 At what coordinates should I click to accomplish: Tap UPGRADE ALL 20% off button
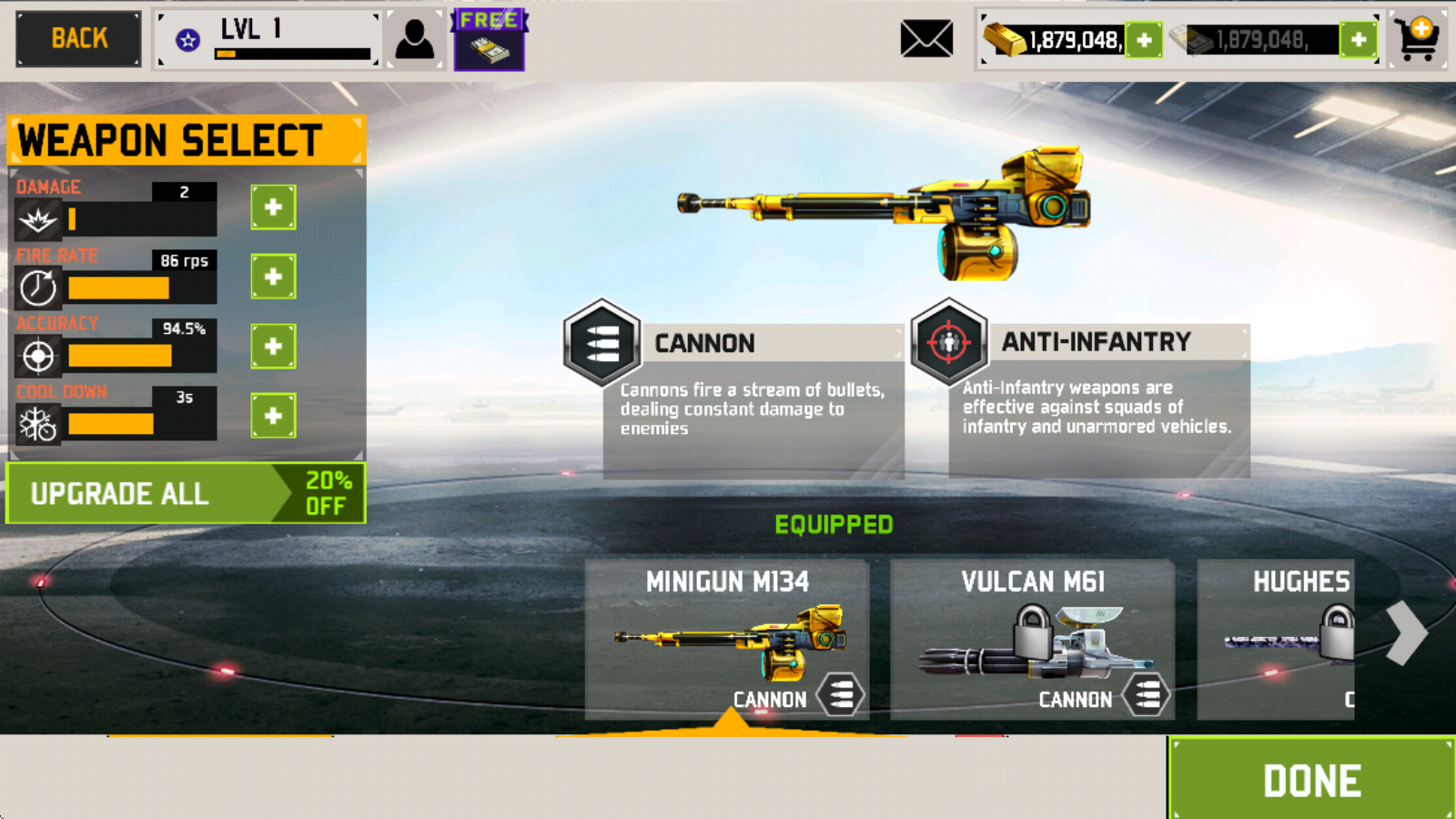point(186,493)
